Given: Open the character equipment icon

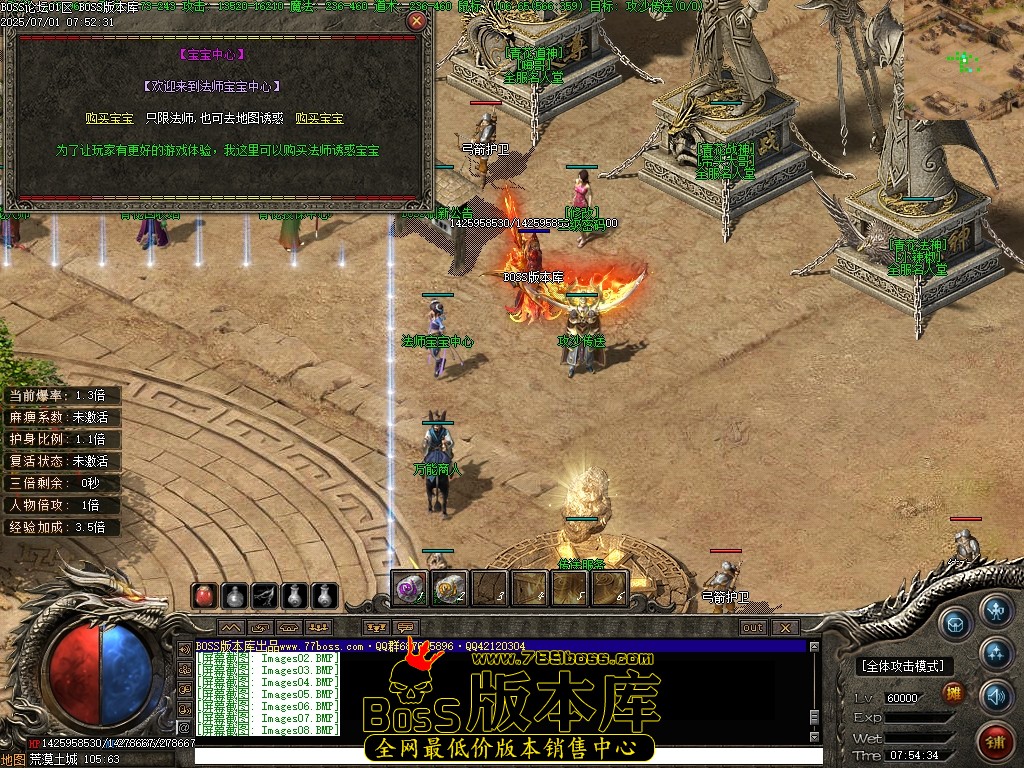Looking at the screenshot, I should click(996, 608).
